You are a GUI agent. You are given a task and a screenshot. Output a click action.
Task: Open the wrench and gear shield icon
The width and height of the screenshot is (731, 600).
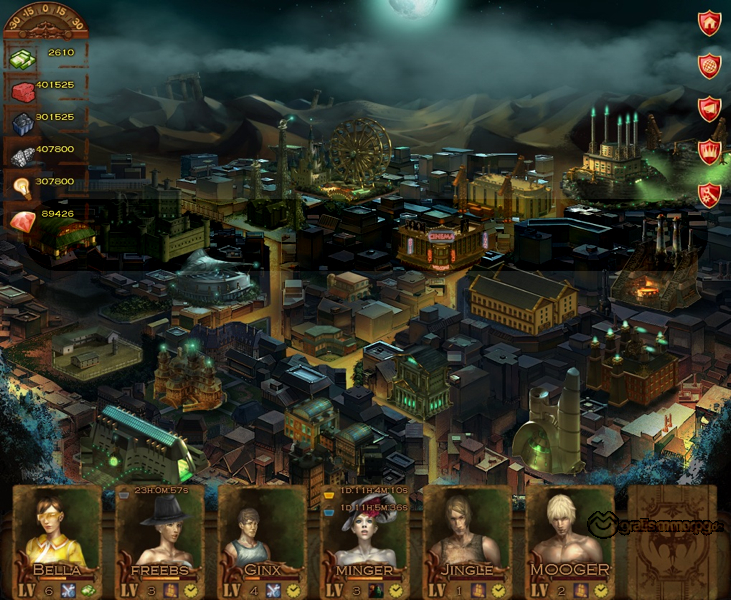click(x=709, y=194)
